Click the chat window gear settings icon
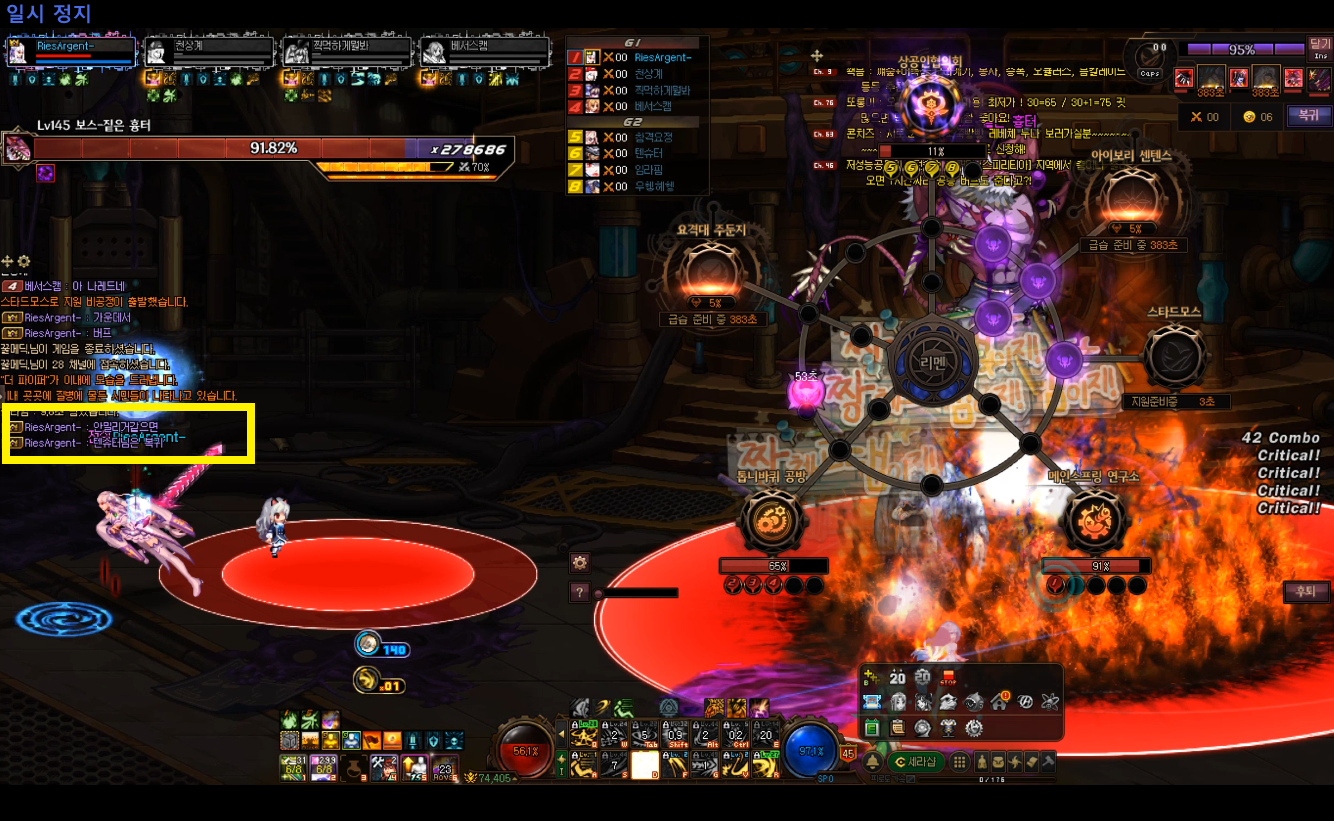Viewport: 1334px width, 821px height. pos(24,262)
